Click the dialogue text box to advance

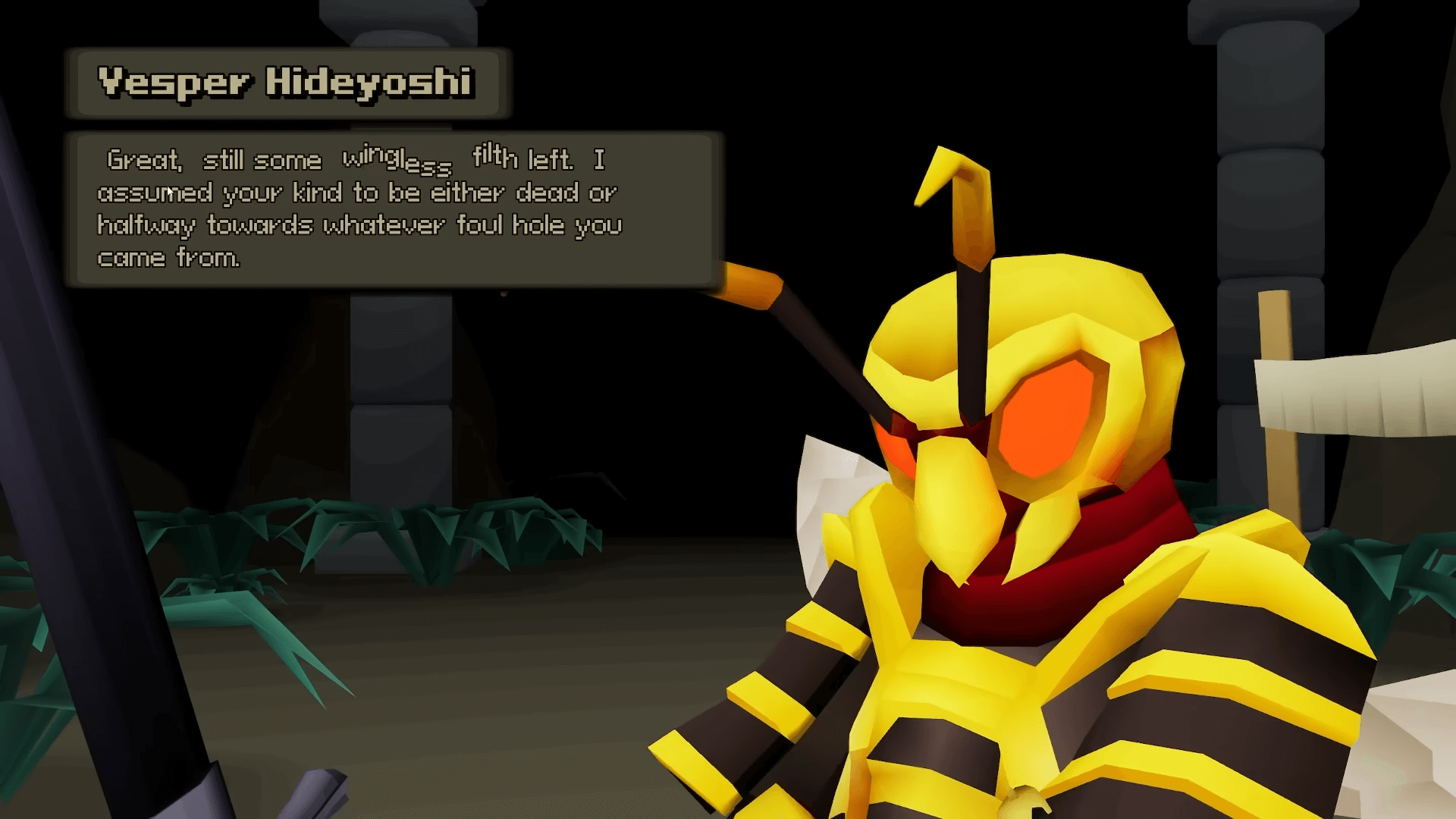pos(394,209)
